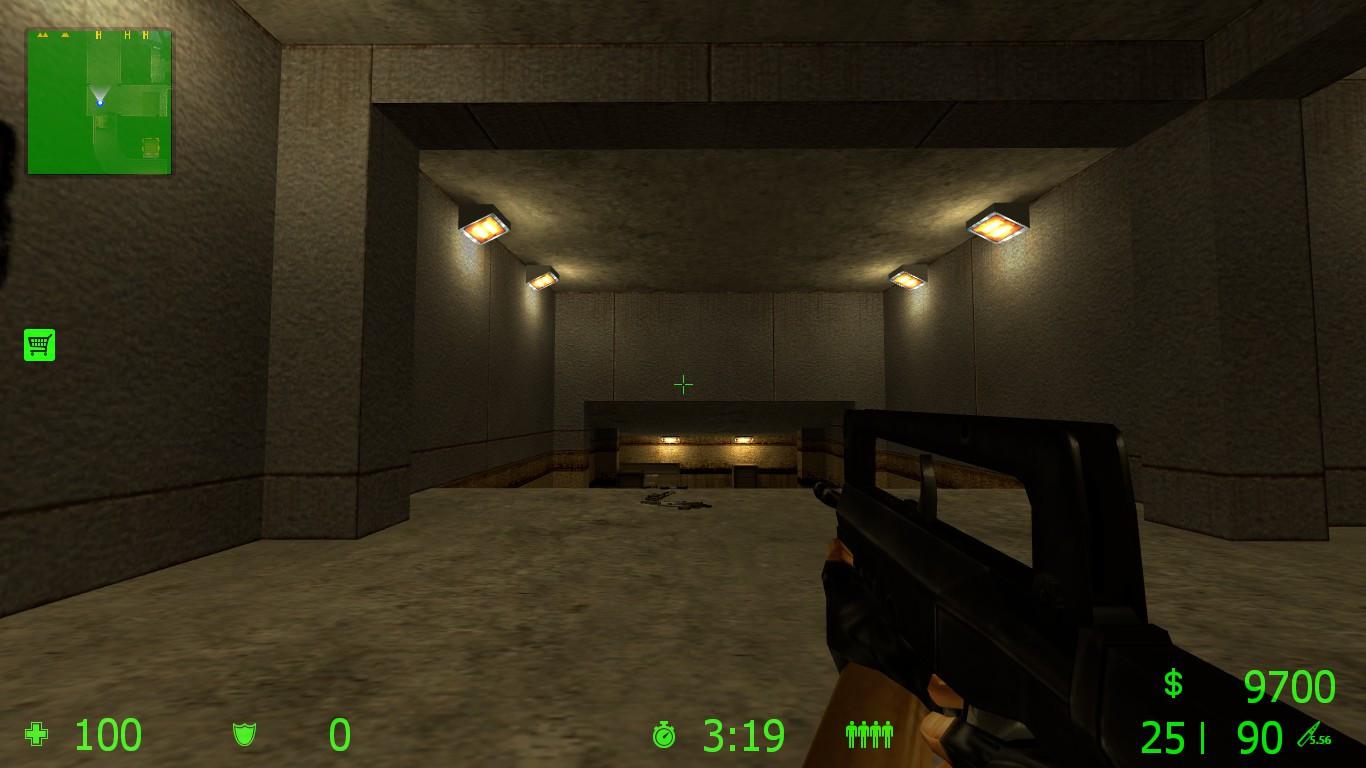The height and width of the screenshot is (768, 1366).
Task: Click the green crosshair at screen center
Action: [683, 384]
